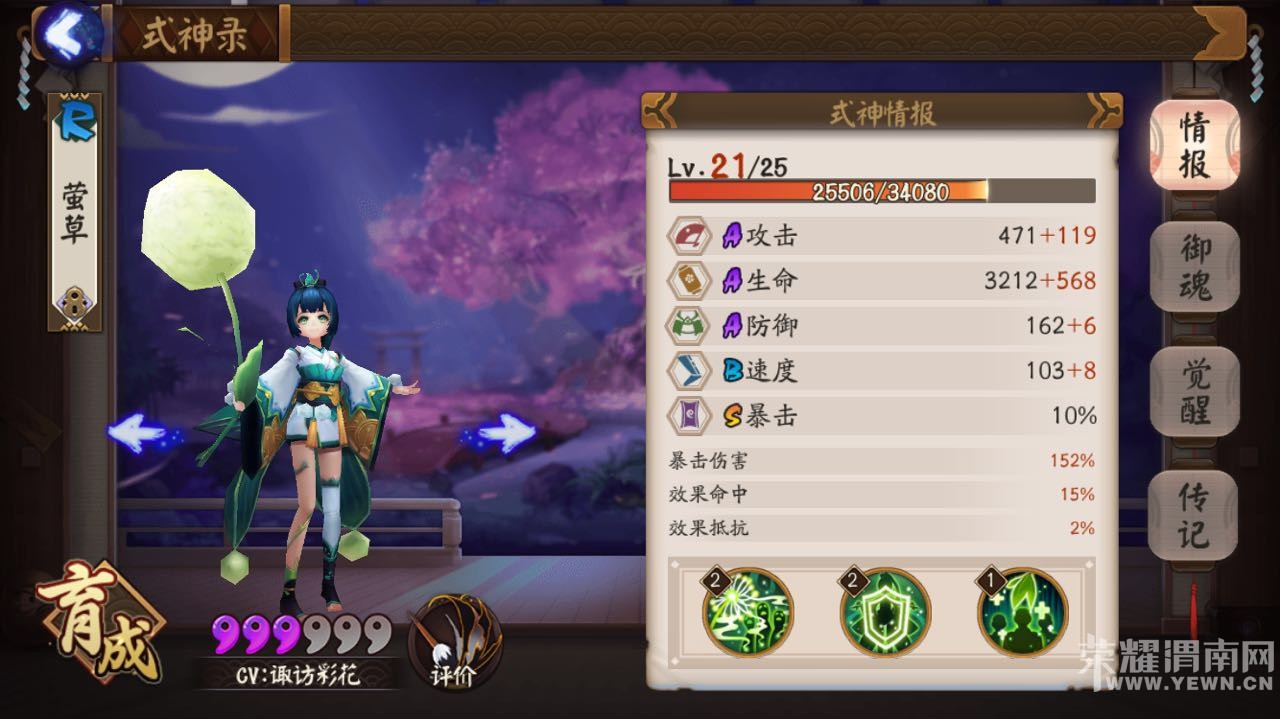Image resolution: width=1280 pixels, height=719 pixels.
Task: Inspect the leaf healing skill icon
Action: click(x=1022, y=612)
